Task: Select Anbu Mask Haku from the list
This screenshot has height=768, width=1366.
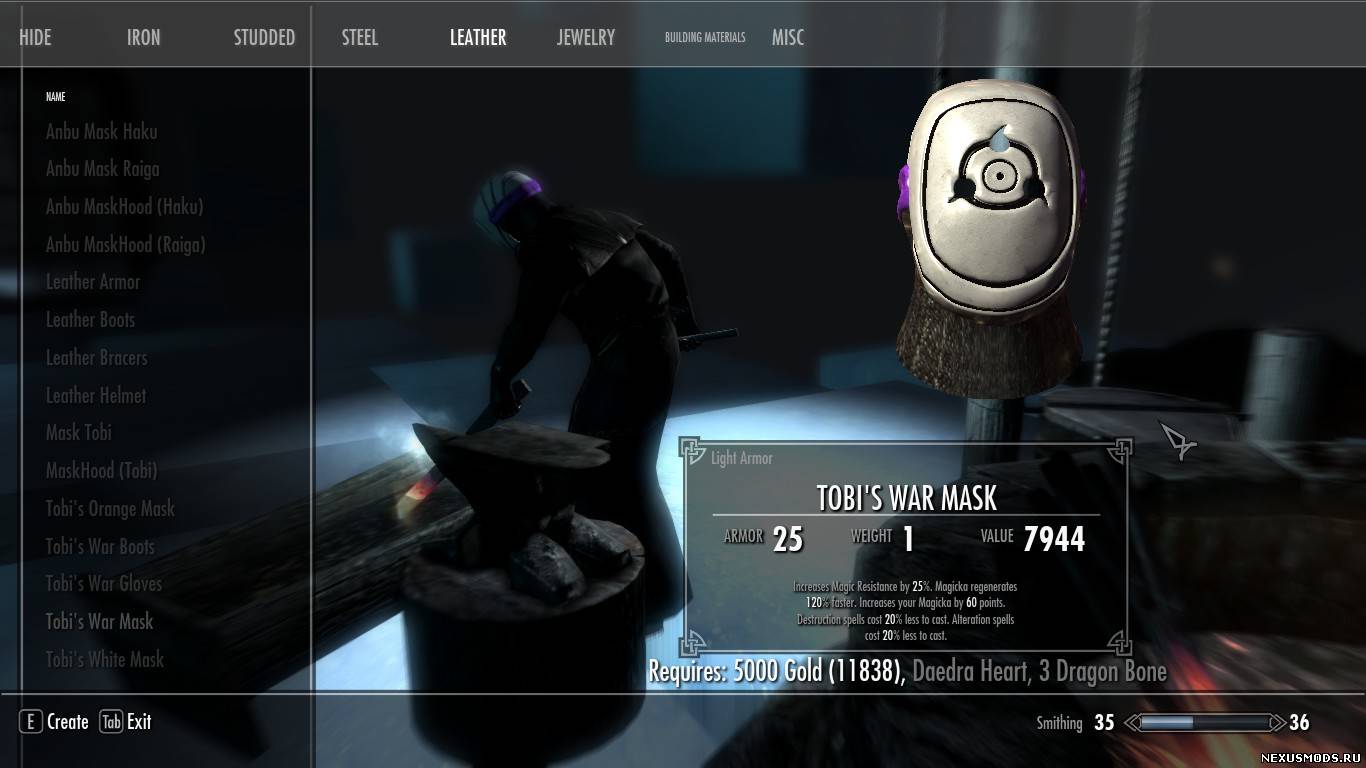Action: pos(101,131)
